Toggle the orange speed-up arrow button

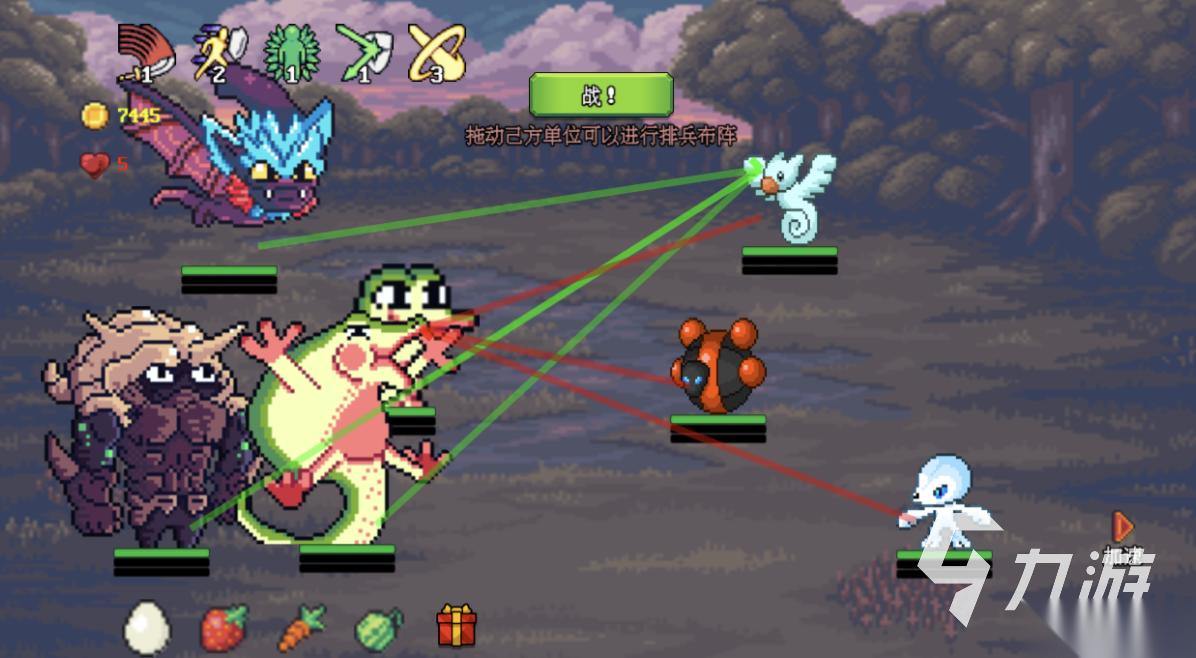pyautogui.click(x=1123, y=527)
